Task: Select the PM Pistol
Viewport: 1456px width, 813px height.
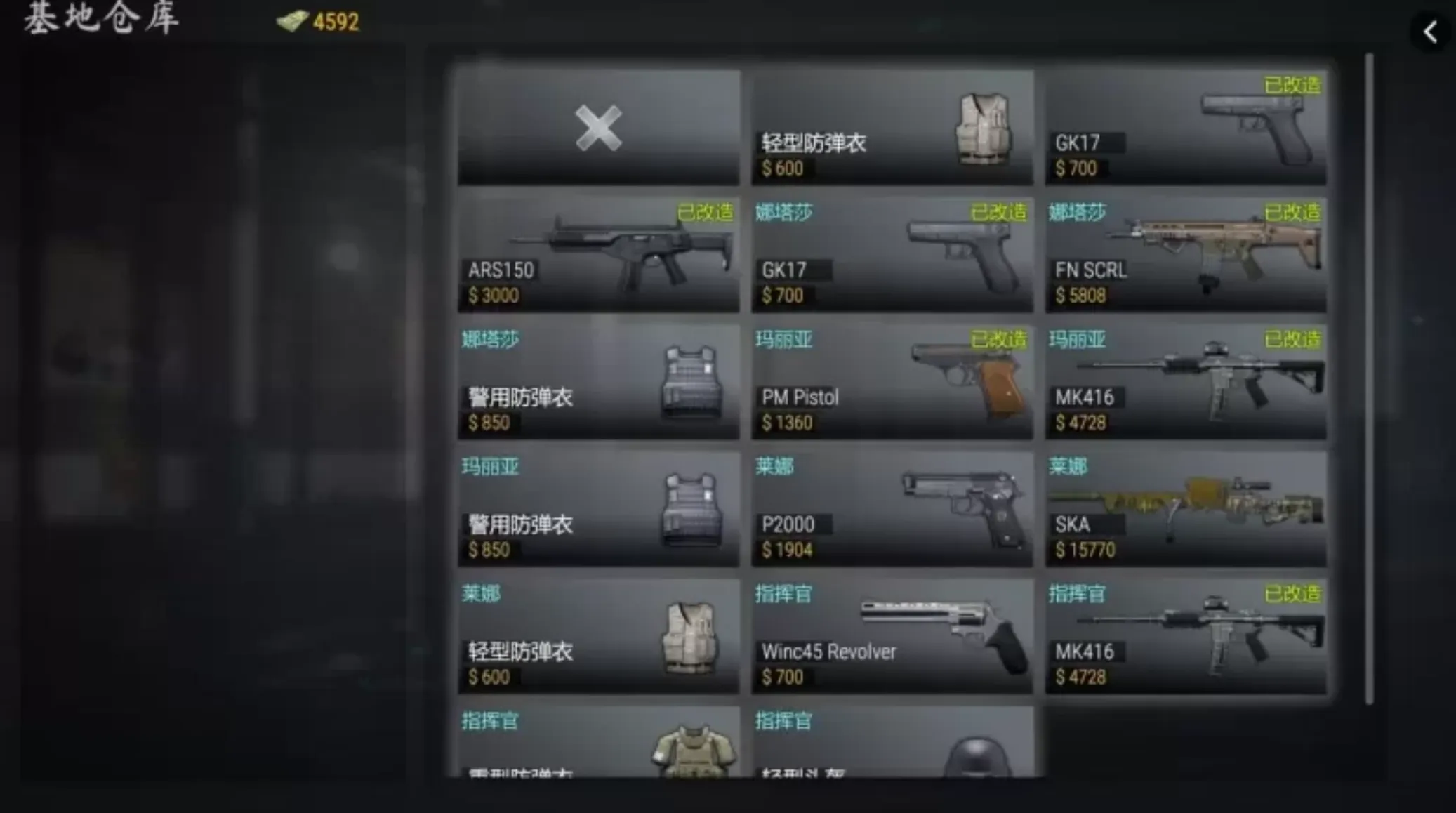Action: (x=892, y=382)
